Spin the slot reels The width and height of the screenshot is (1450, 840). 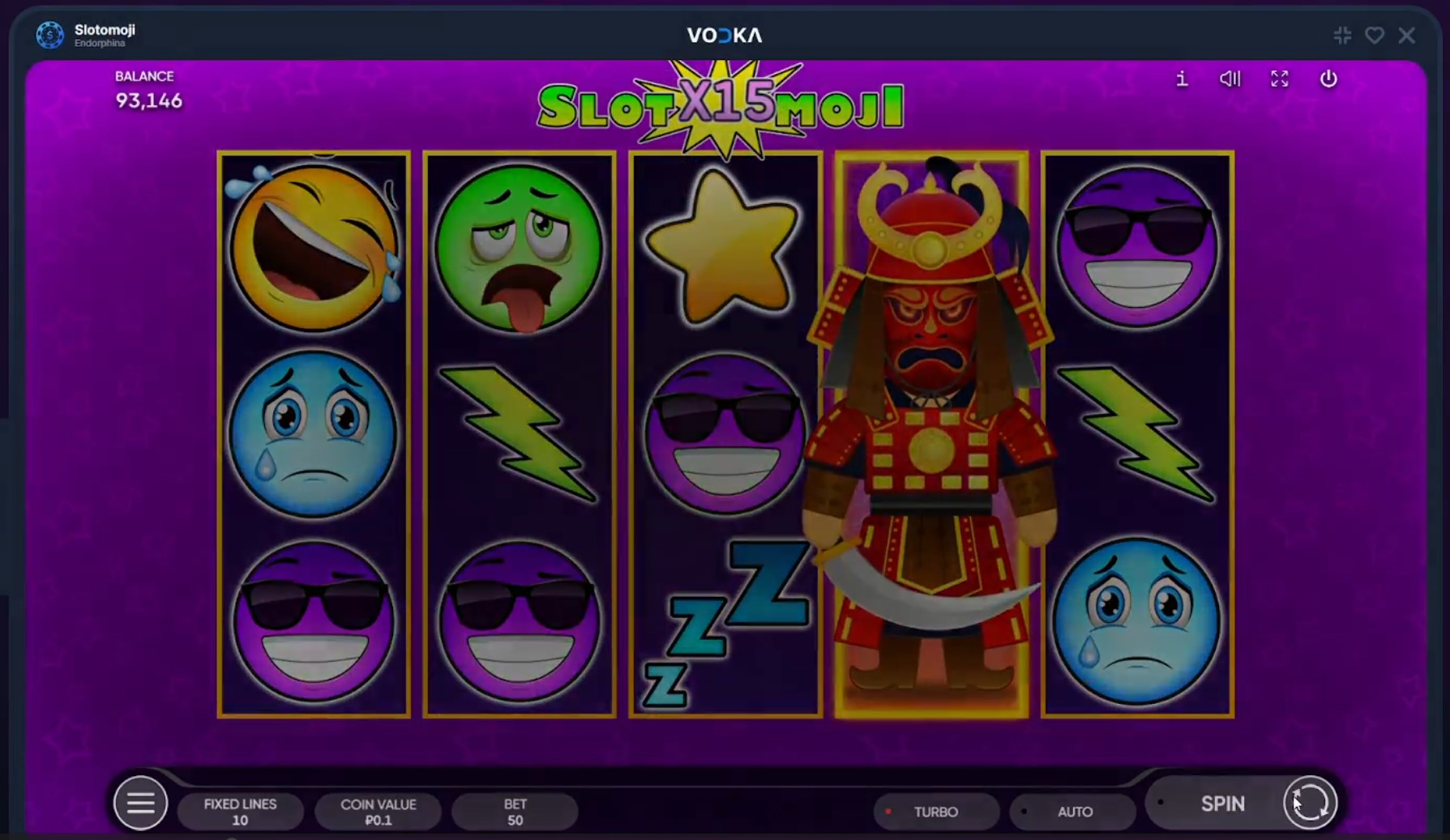tap(1221, 804)
